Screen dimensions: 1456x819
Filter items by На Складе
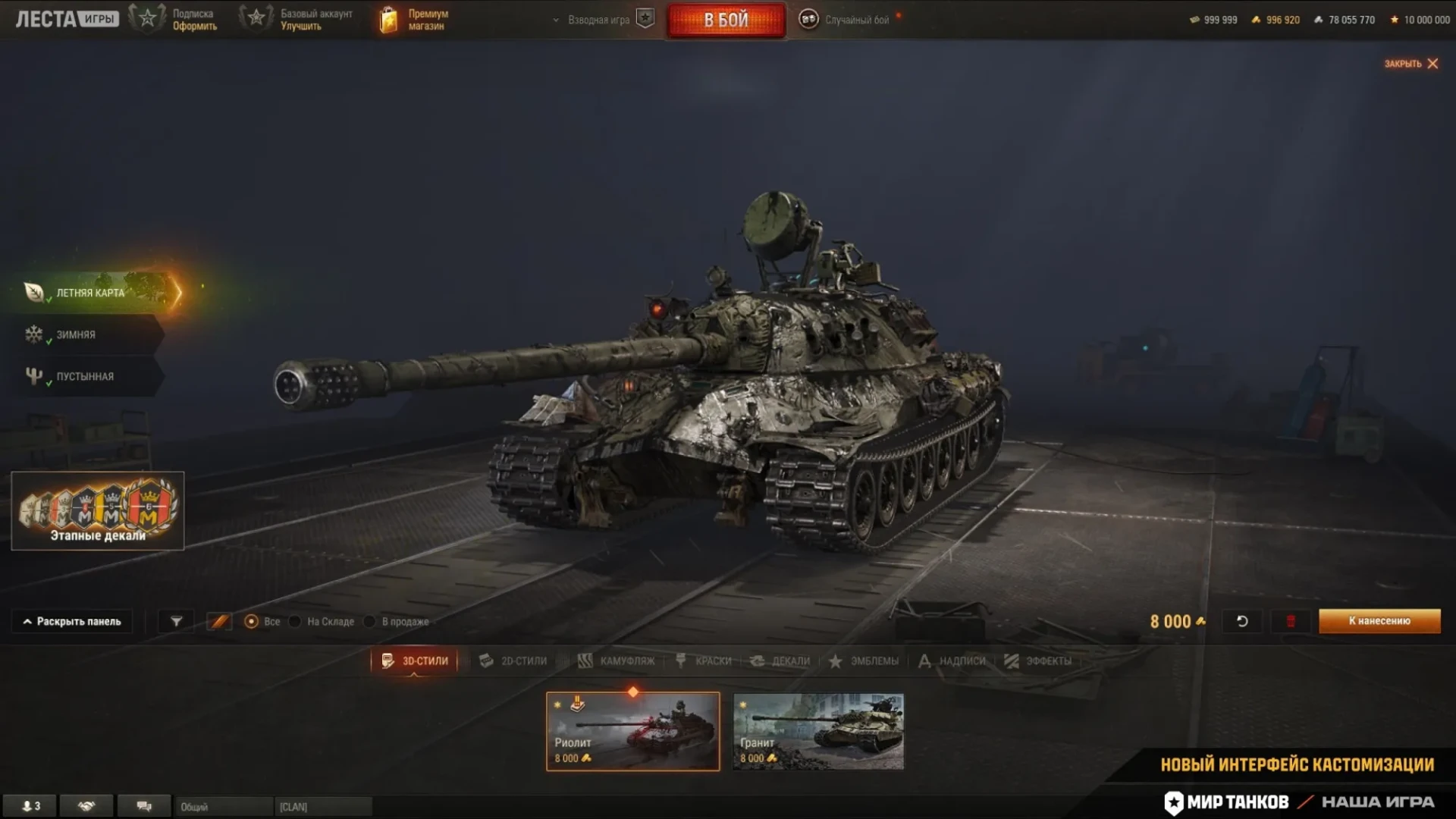tap(296, 622)
